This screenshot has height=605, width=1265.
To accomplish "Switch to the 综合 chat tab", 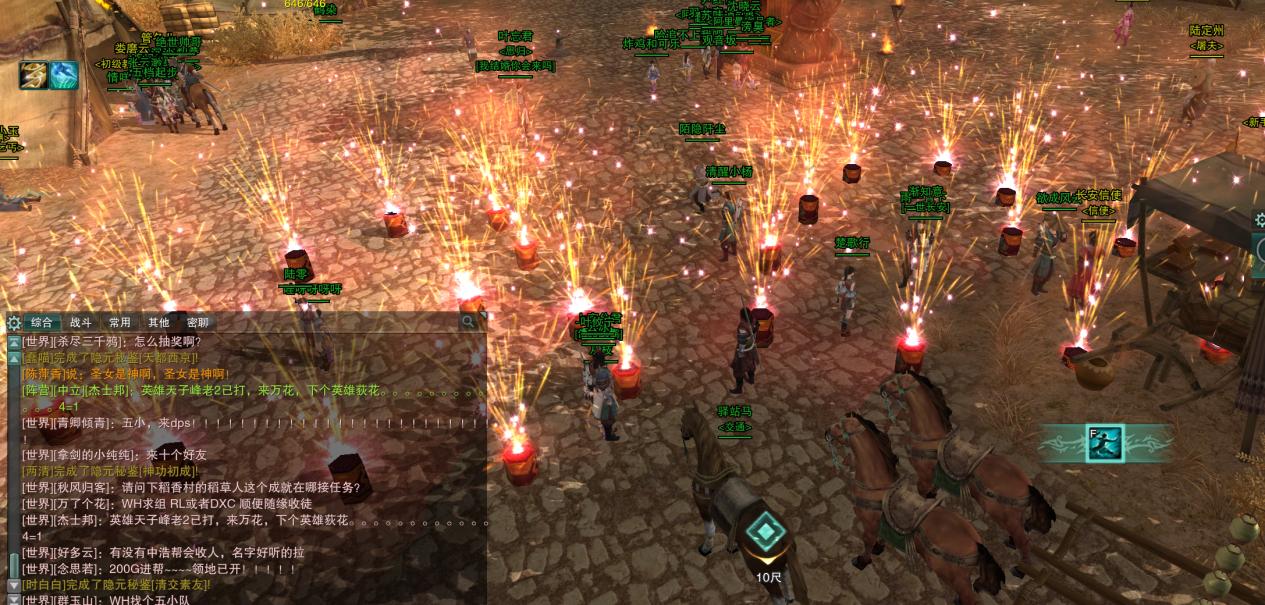I will tap(42, 322).
